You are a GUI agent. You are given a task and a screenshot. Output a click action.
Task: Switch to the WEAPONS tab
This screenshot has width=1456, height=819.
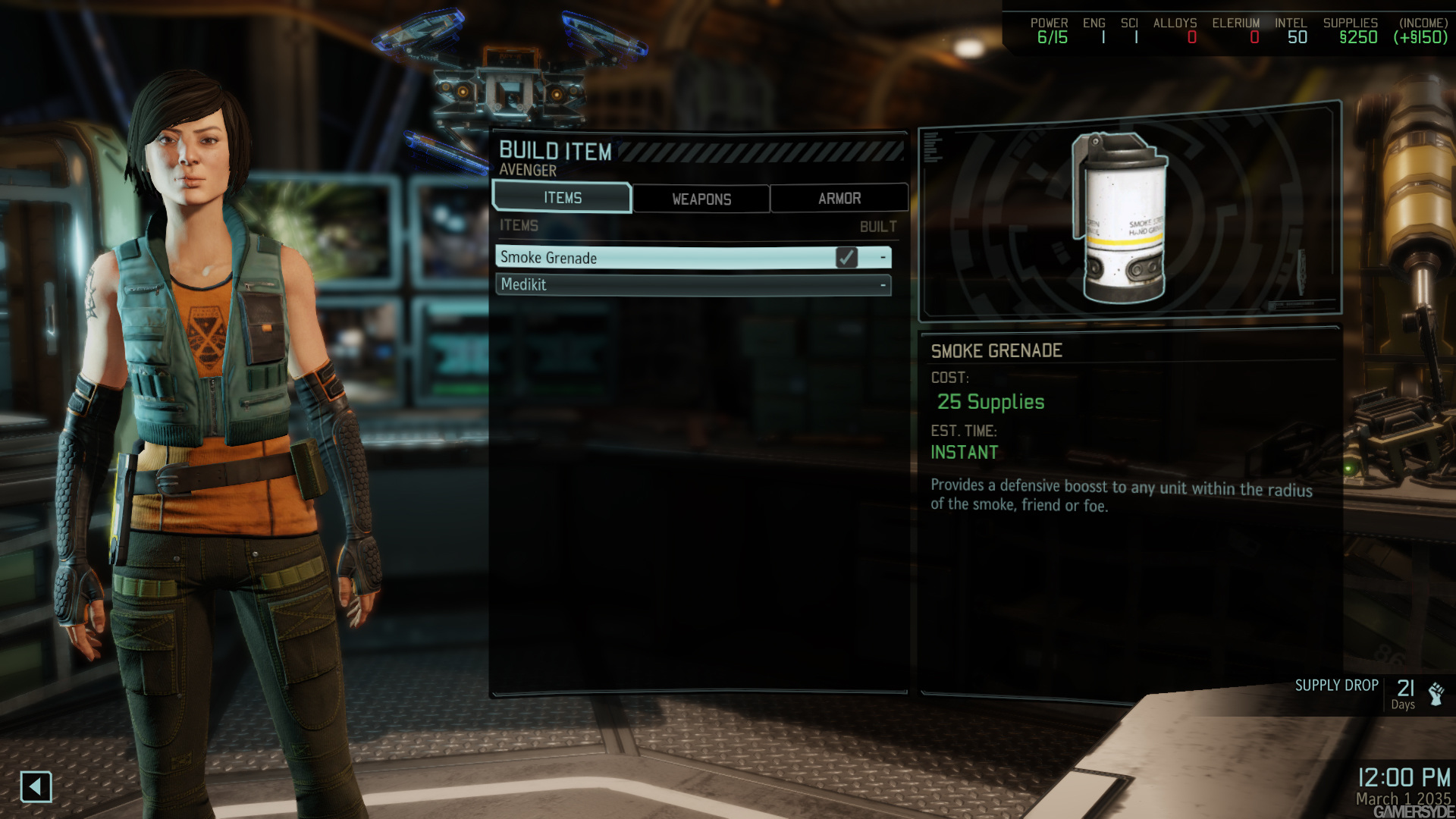pos(700,199)
